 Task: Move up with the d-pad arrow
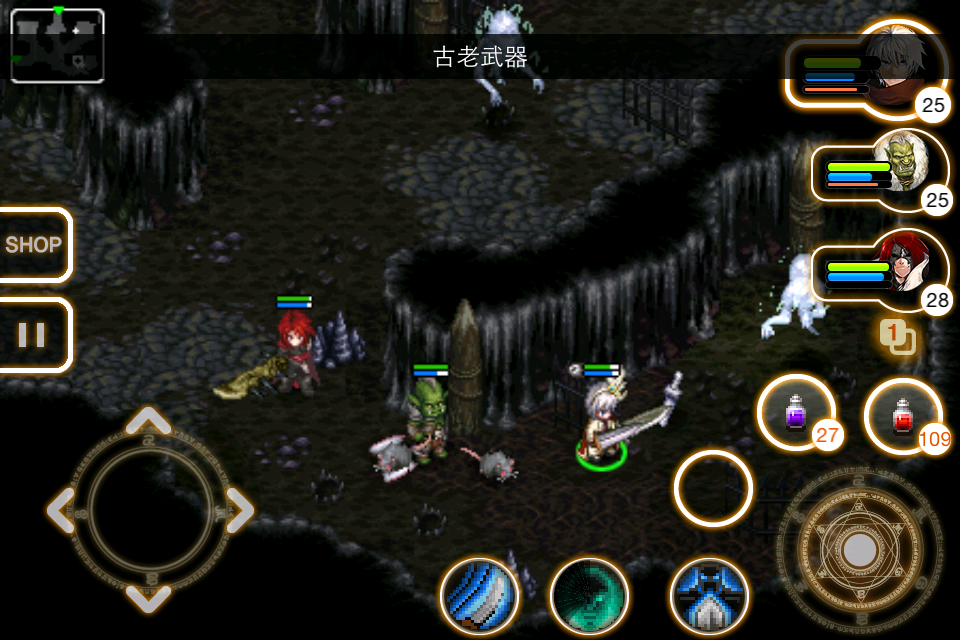[x=149, y=421]
